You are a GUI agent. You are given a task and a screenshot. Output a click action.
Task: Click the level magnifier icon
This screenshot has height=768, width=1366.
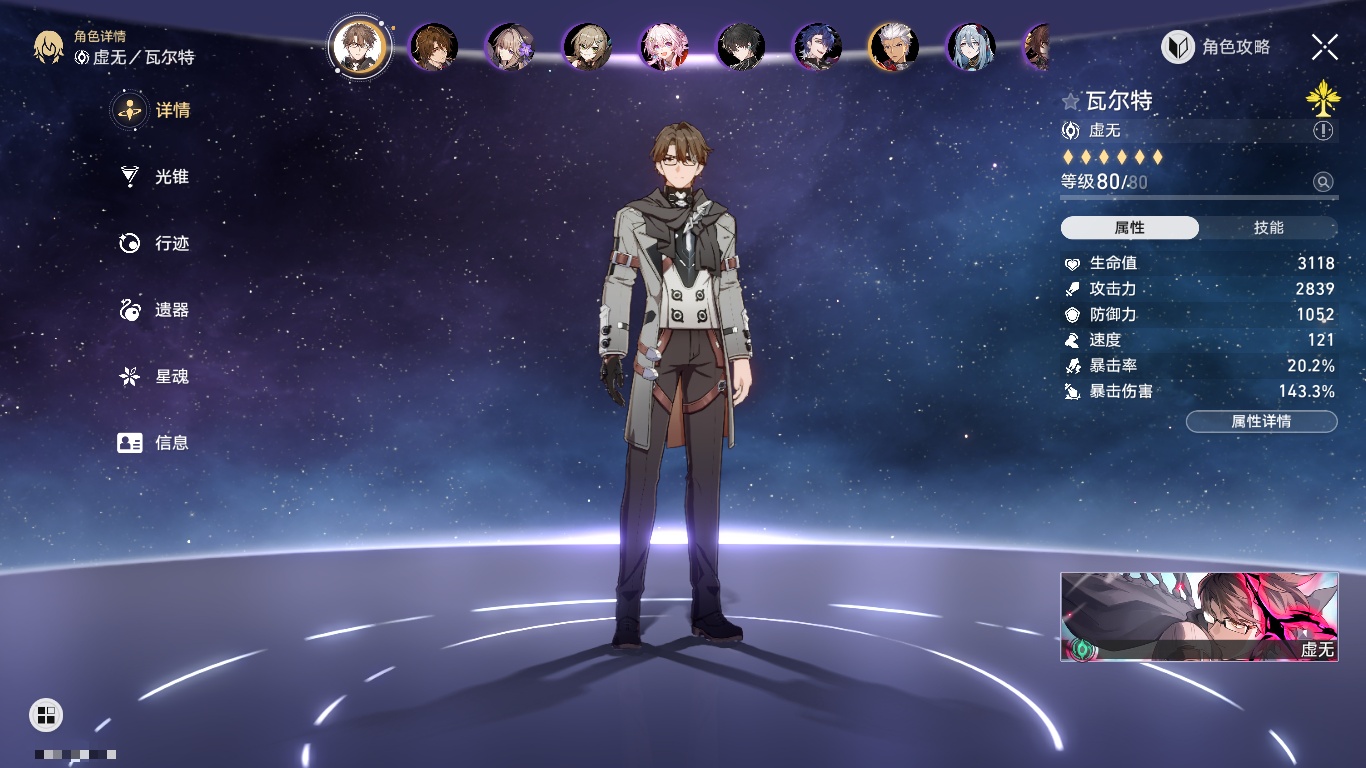pos(1323,182)
